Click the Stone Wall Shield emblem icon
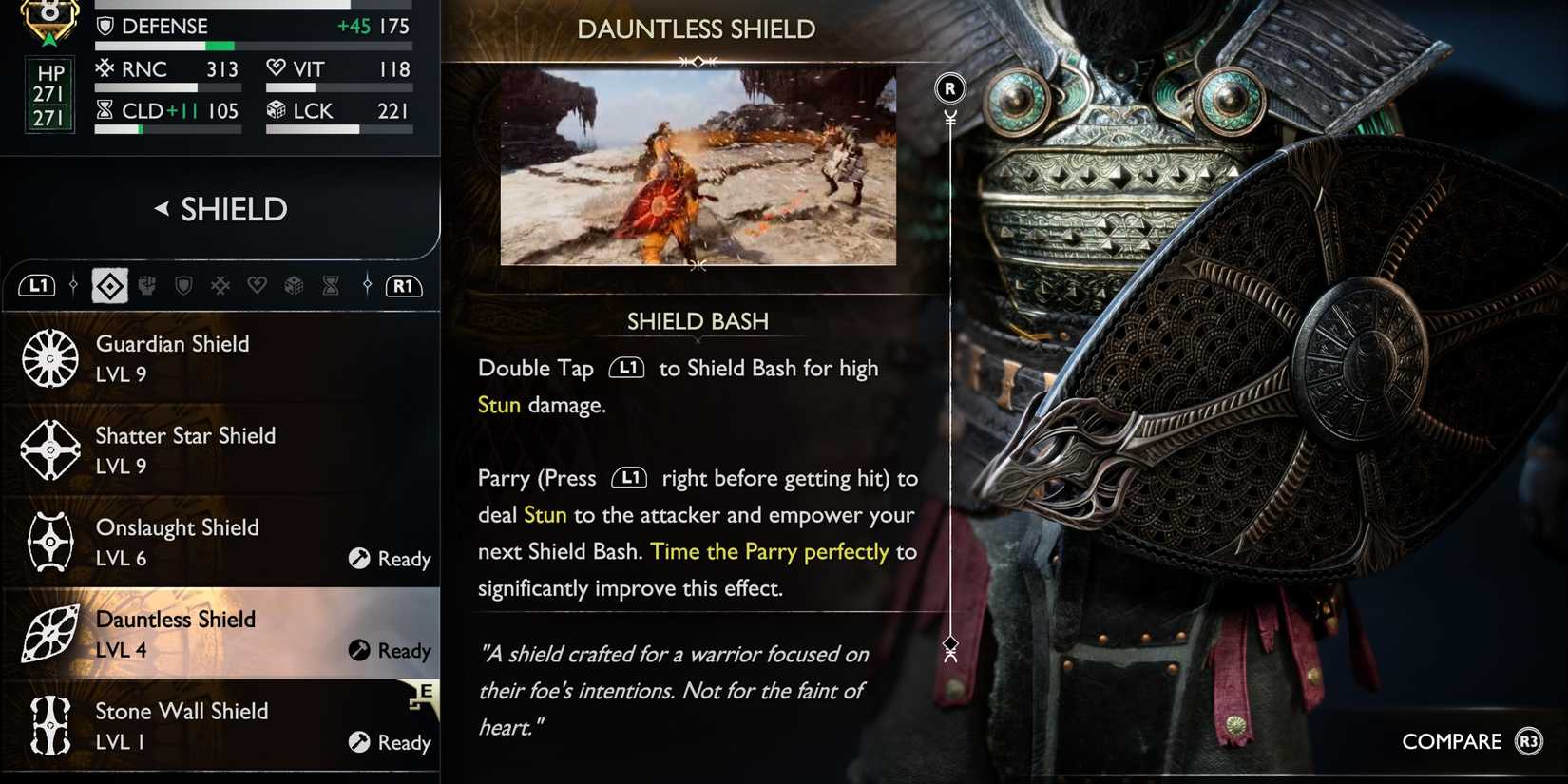The image size is (1568, 784). click(49, 726)
